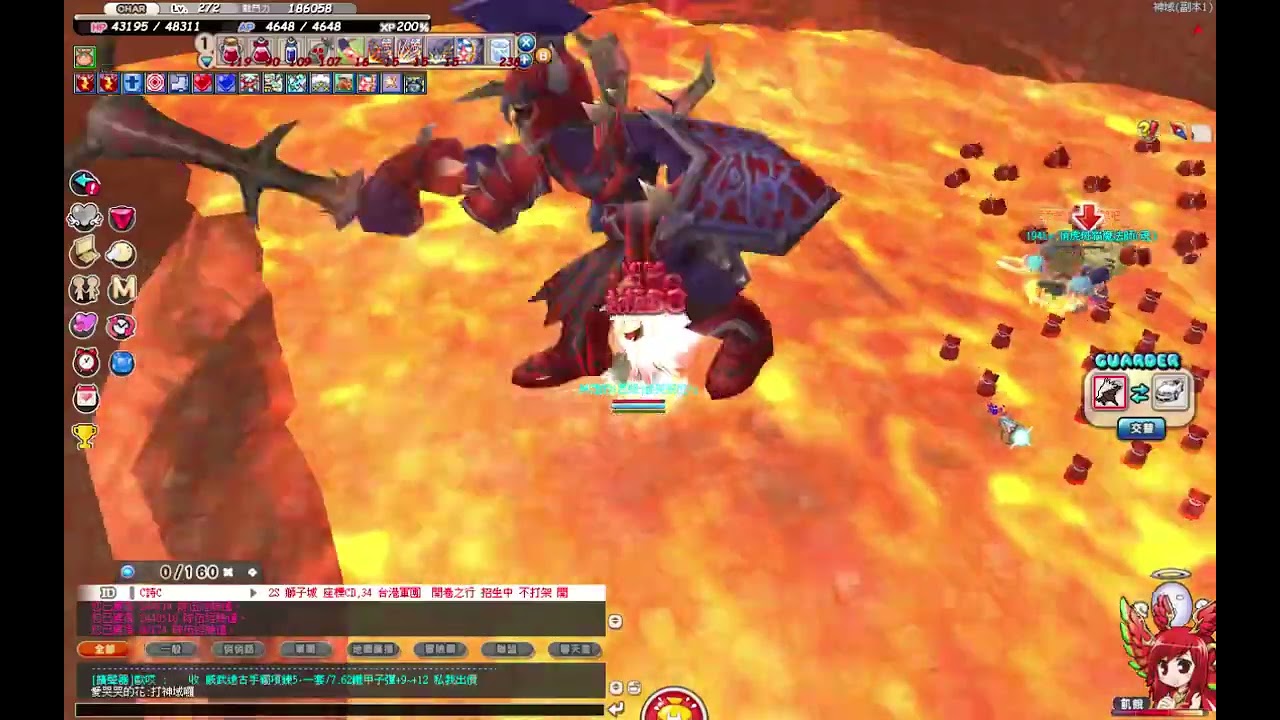
Task: Click the back arrow with alert badge
Action: pyautogui.click(x=85, y=183)
